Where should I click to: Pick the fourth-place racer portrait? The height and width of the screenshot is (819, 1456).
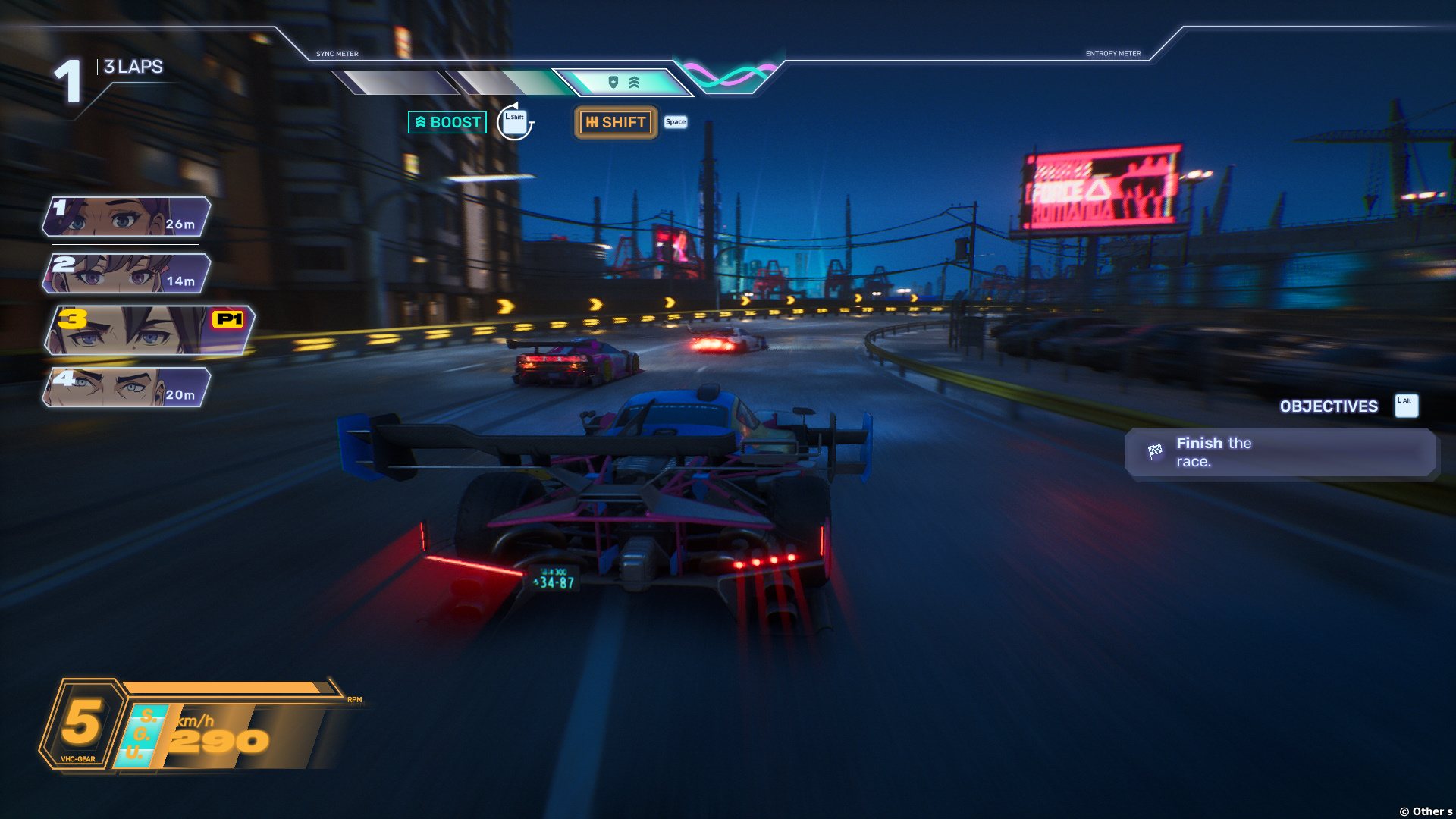coord(126,388)
